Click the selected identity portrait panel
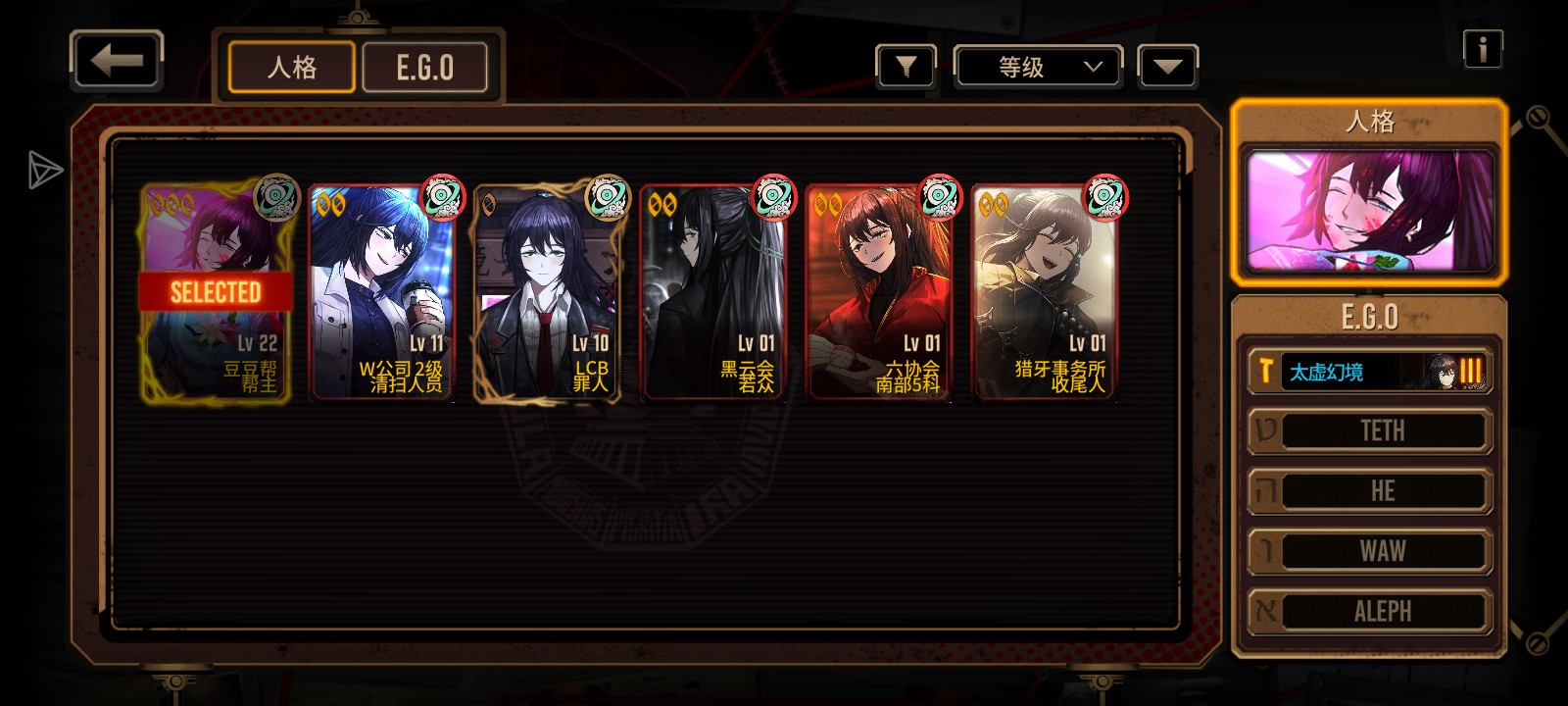Image resolution: width=1568 pixels, height=706 pixels. pyautogui.click(x=1369, y=212)
